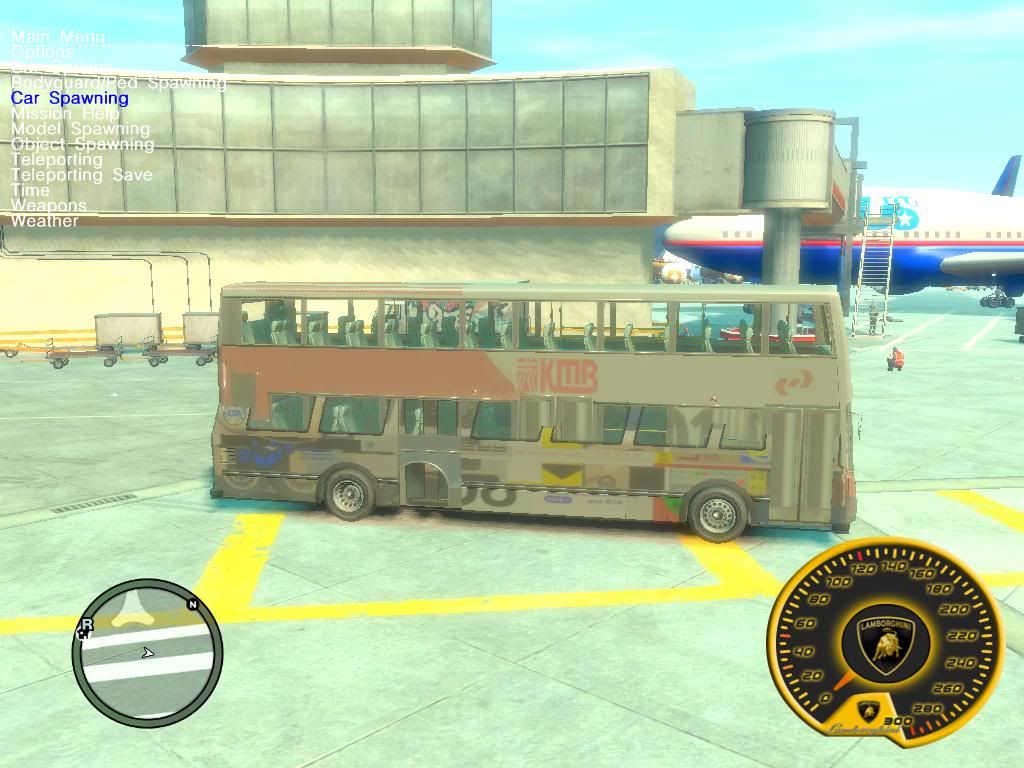Select the Weather menu entry

(x=44, y=221)
